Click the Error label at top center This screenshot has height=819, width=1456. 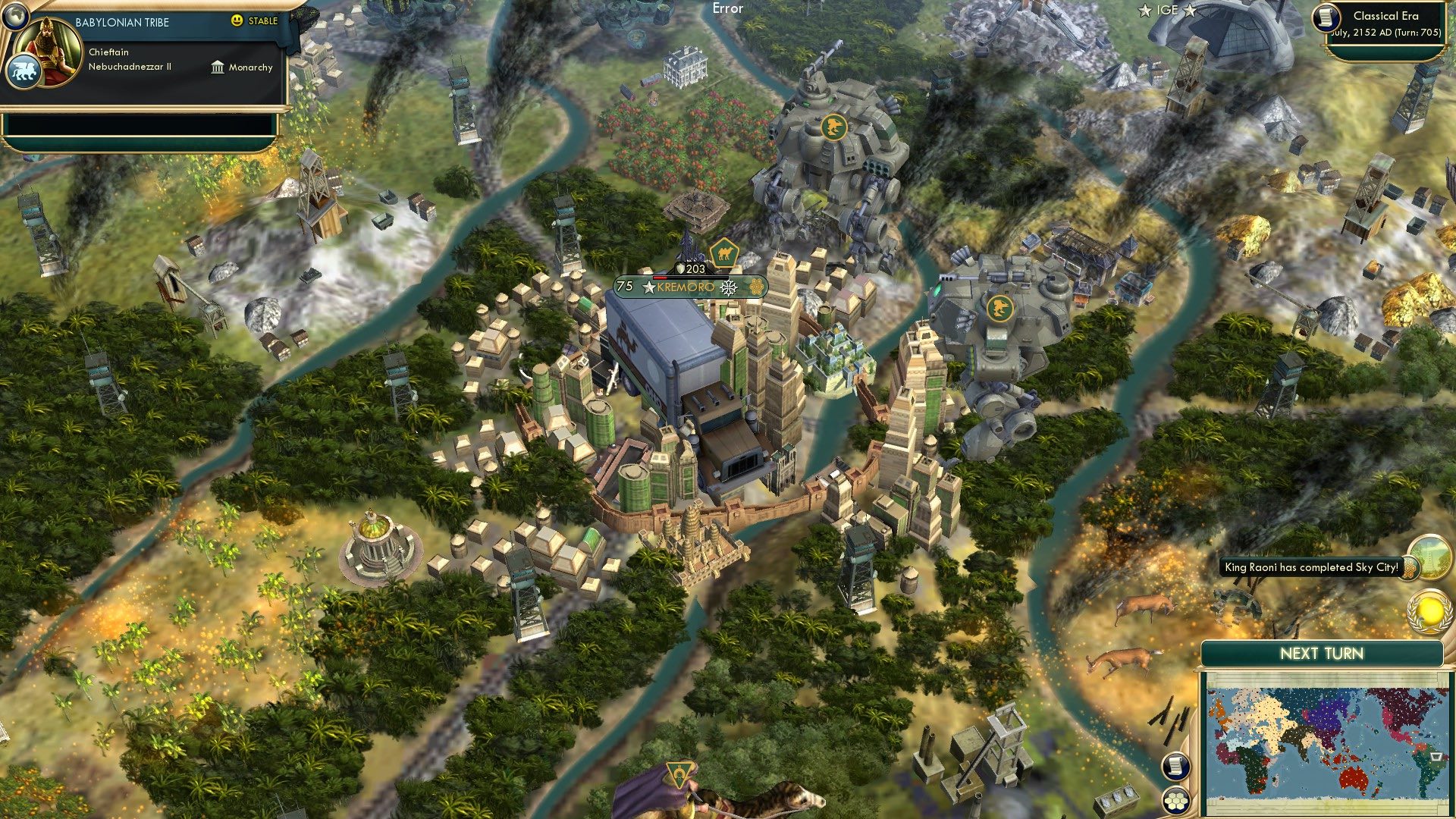(726, 9)
